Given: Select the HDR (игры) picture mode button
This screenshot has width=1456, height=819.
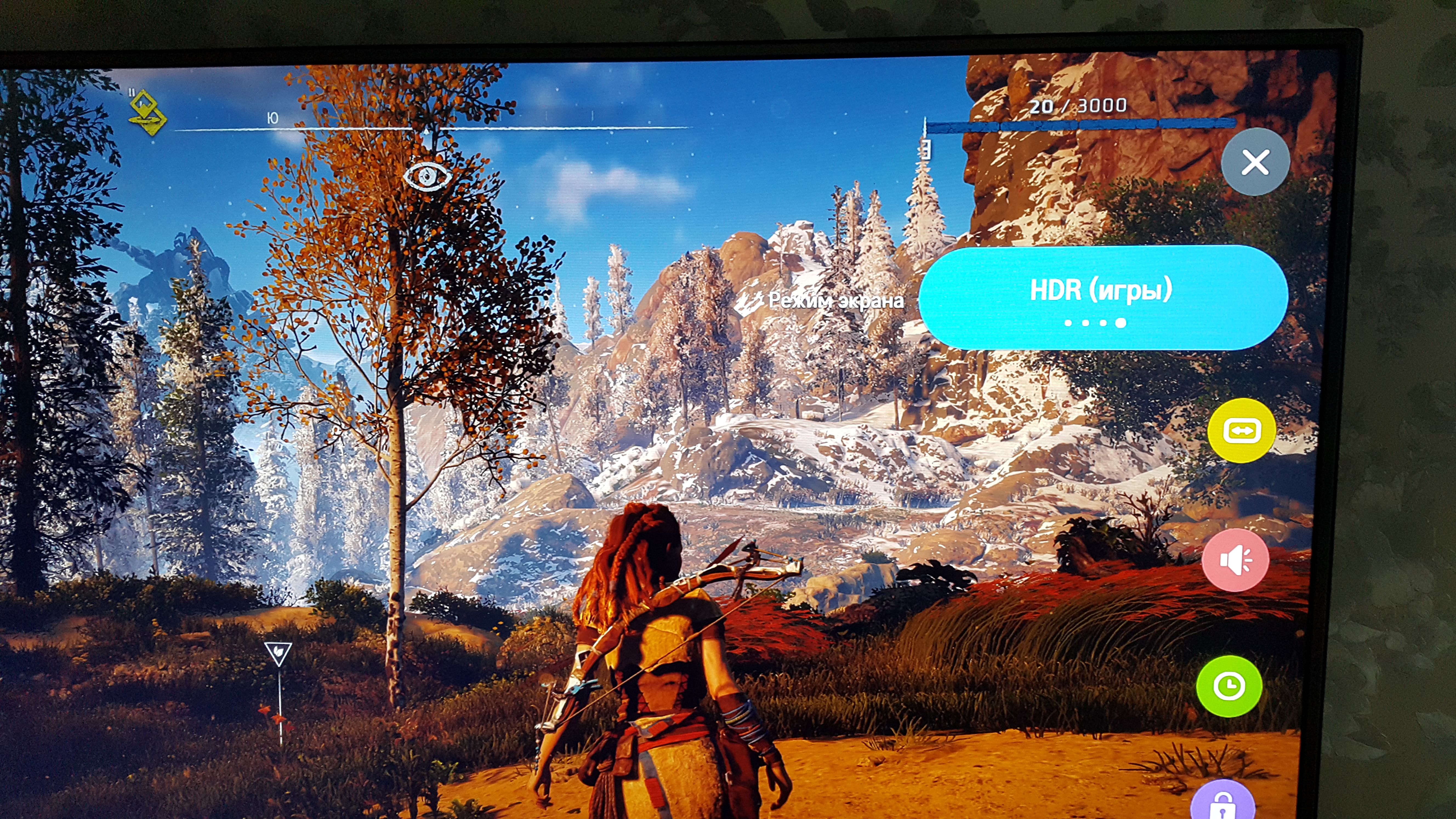Looking at the screenshot, I should 1102,297.
